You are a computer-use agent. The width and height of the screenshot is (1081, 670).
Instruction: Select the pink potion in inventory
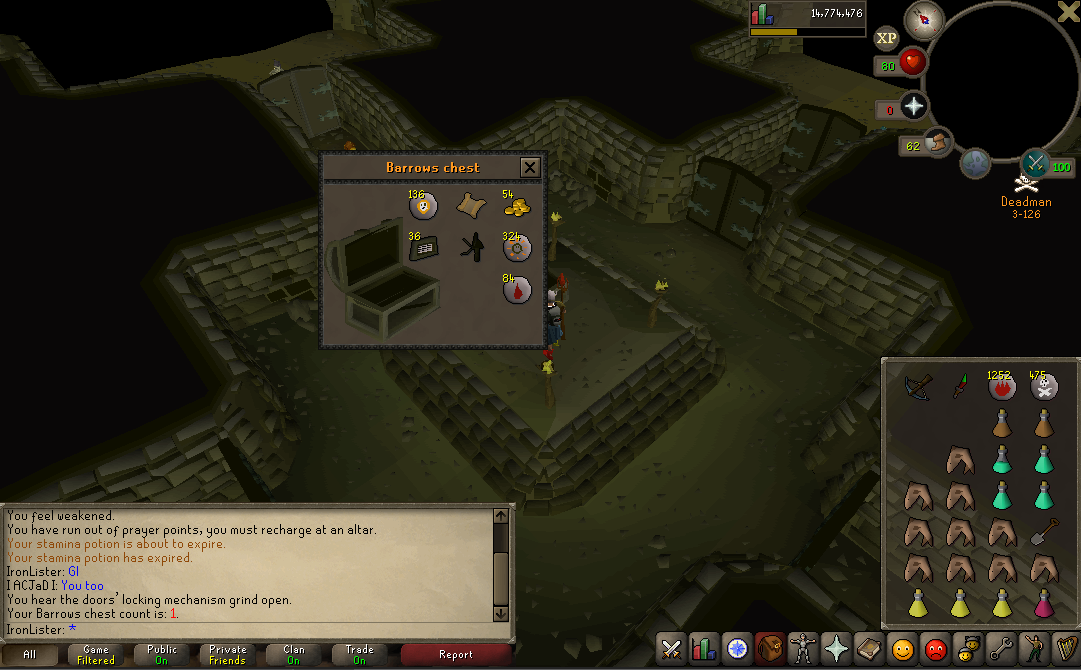[x=1044, y=604]
